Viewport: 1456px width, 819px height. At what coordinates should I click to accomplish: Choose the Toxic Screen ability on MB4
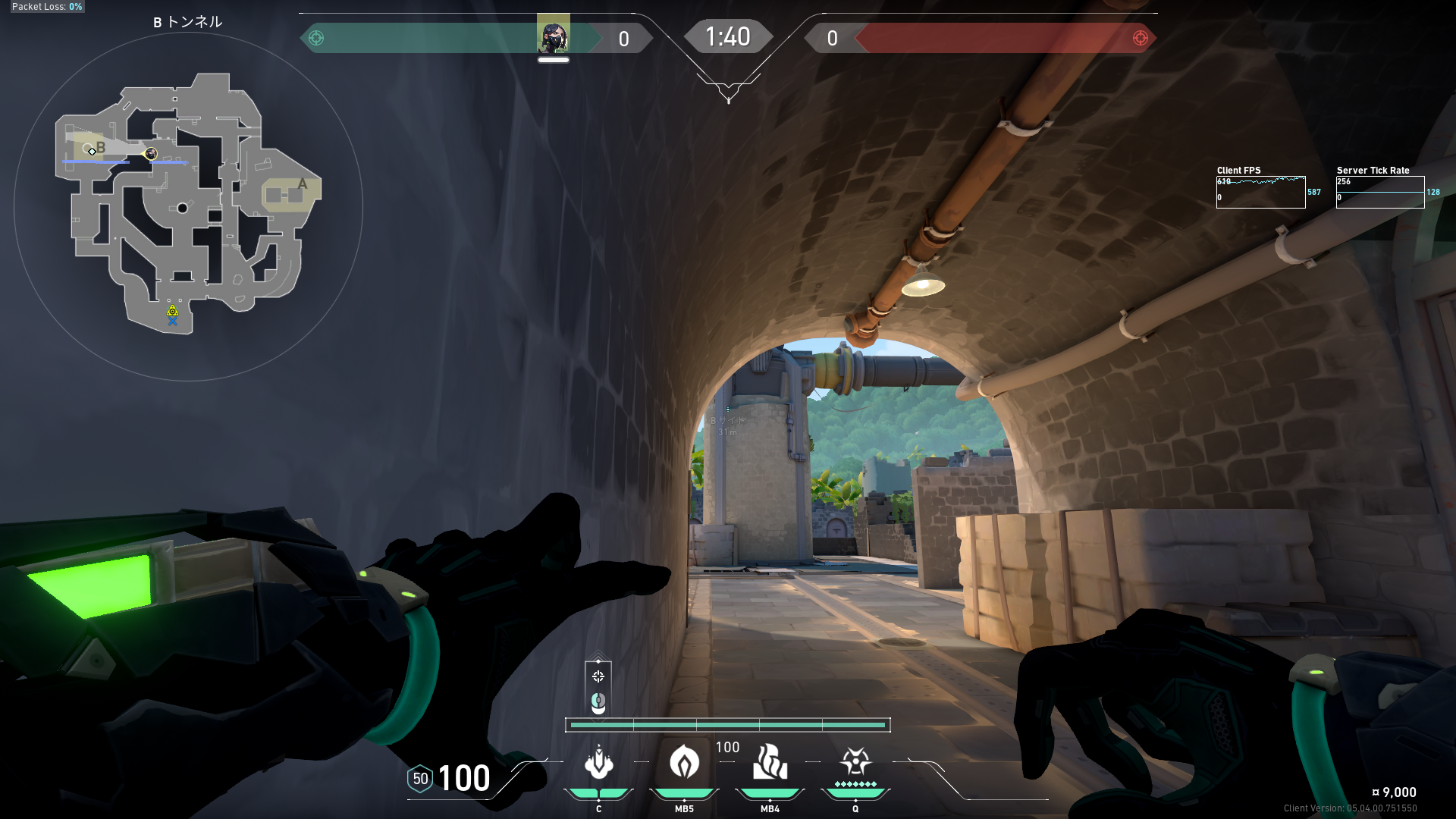[x=770, y=763]
